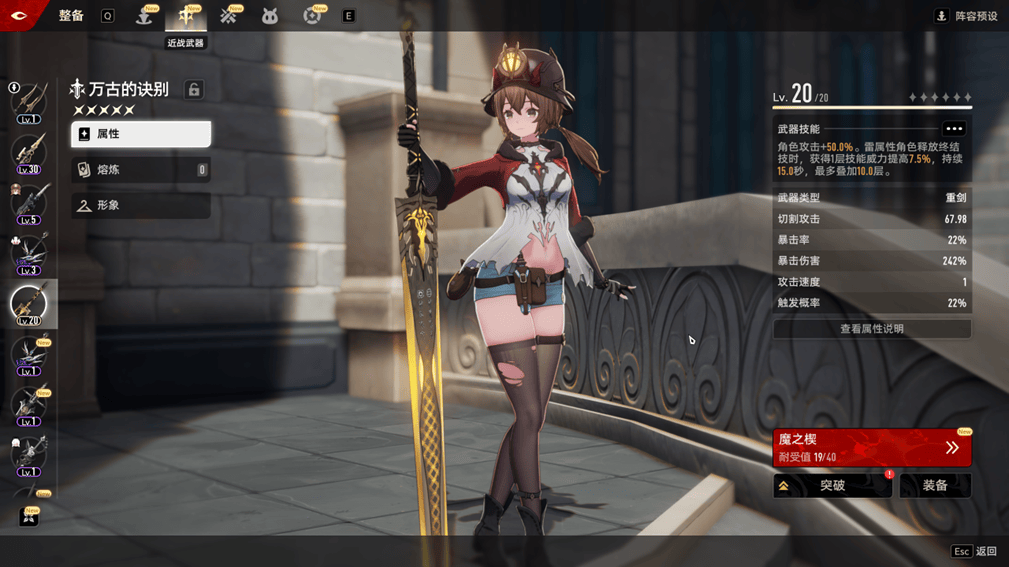Open the circular star emblem tab
1009x567 pixels.
[312, 16]
